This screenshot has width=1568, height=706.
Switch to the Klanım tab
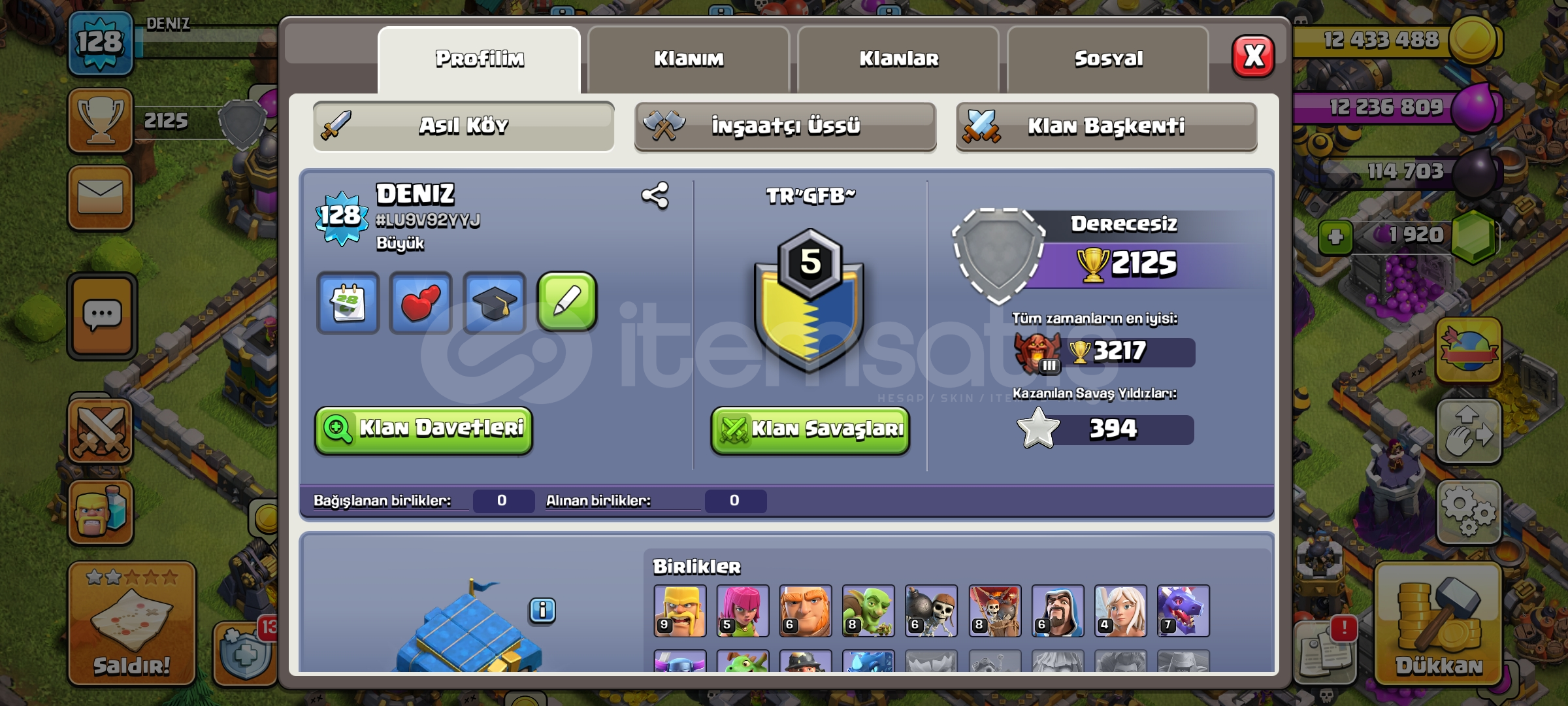coord(688,59)
